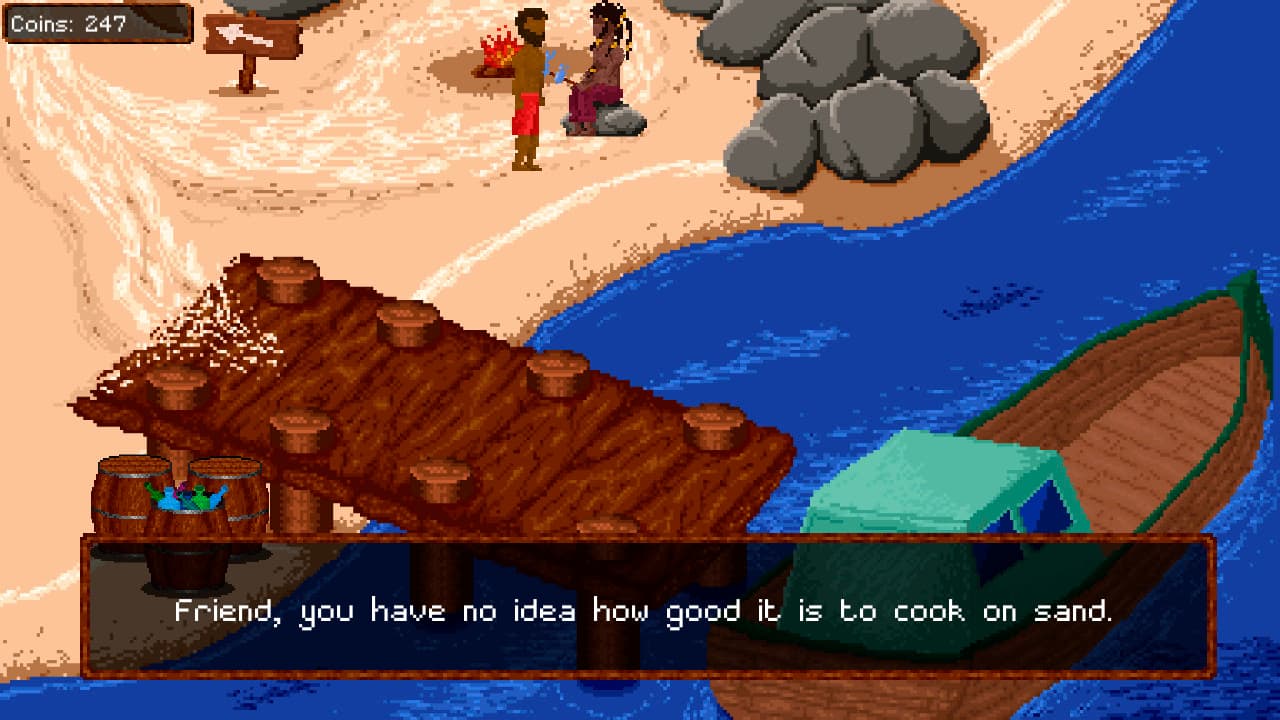Viewport: 1280px width, 720px height.
Task: Pick the blue bottle from the barrel
Action: [x=170, y=500]
